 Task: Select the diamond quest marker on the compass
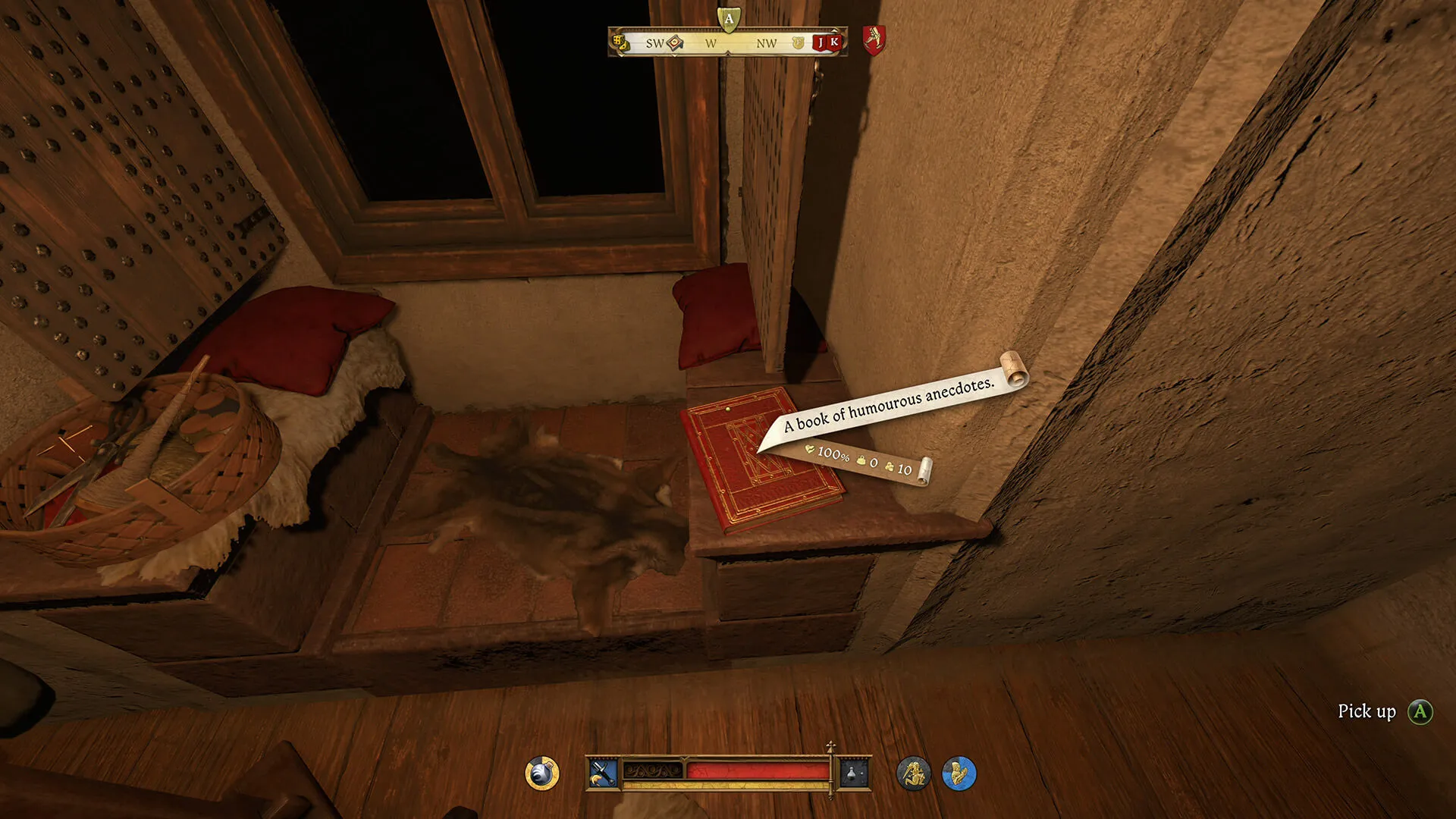(675, 43)
